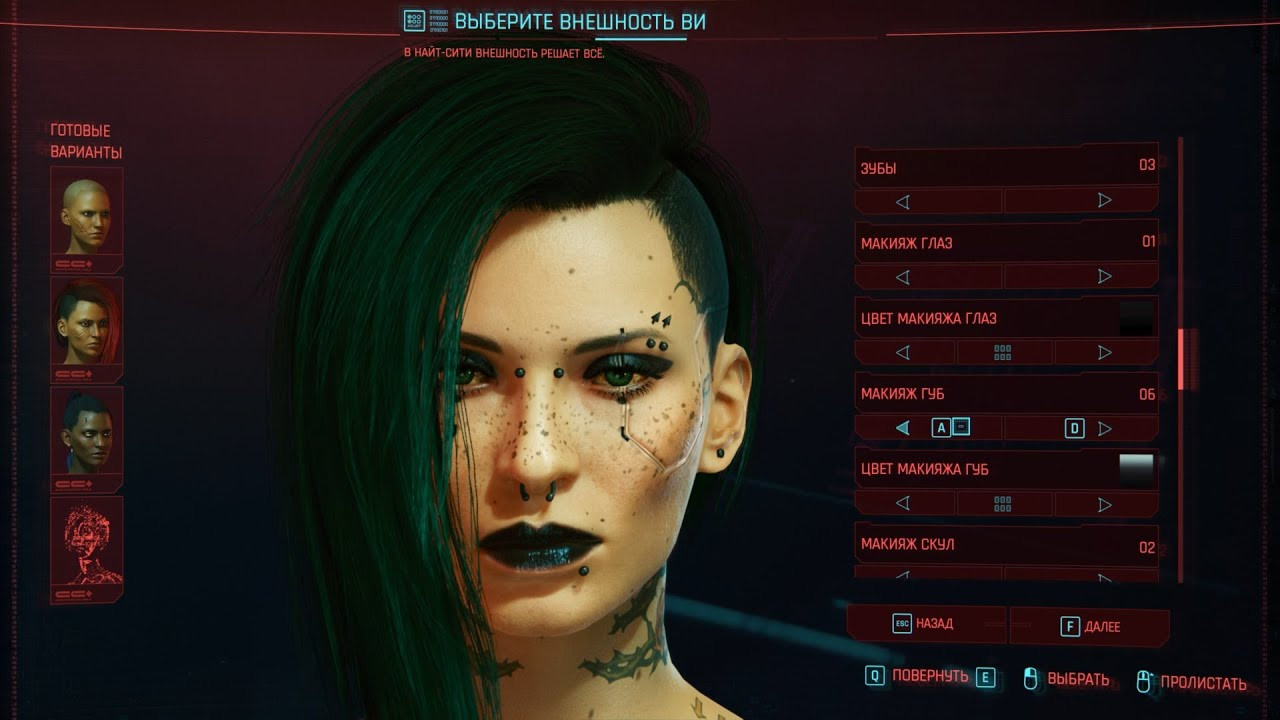Switch ЗУБЫ to the next option
Image resolution: width=1280 pixels, height=720 pixels.
click(x=1105, y=201)
